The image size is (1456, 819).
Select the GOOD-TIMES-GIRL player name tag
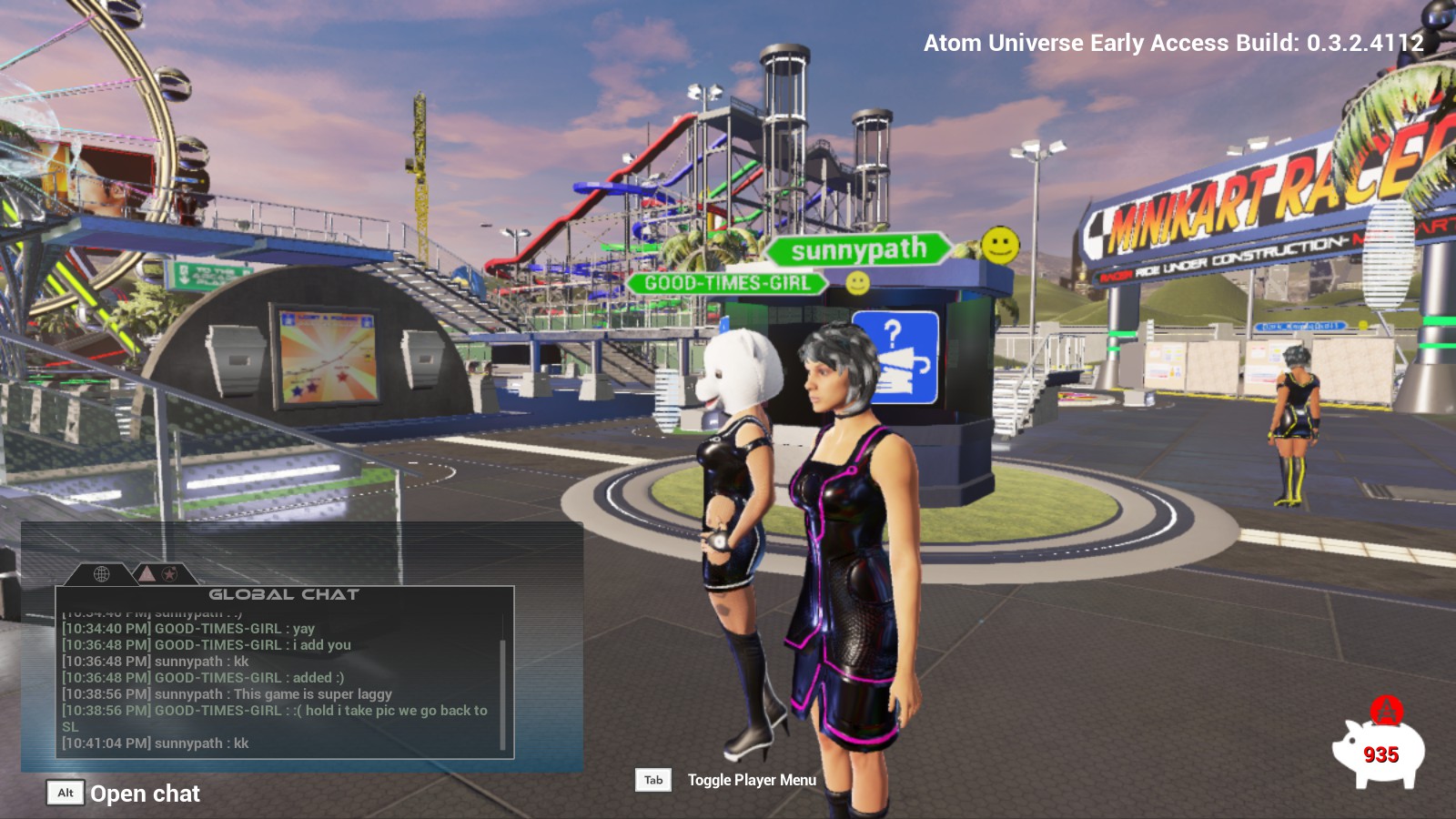coord(726,283)
